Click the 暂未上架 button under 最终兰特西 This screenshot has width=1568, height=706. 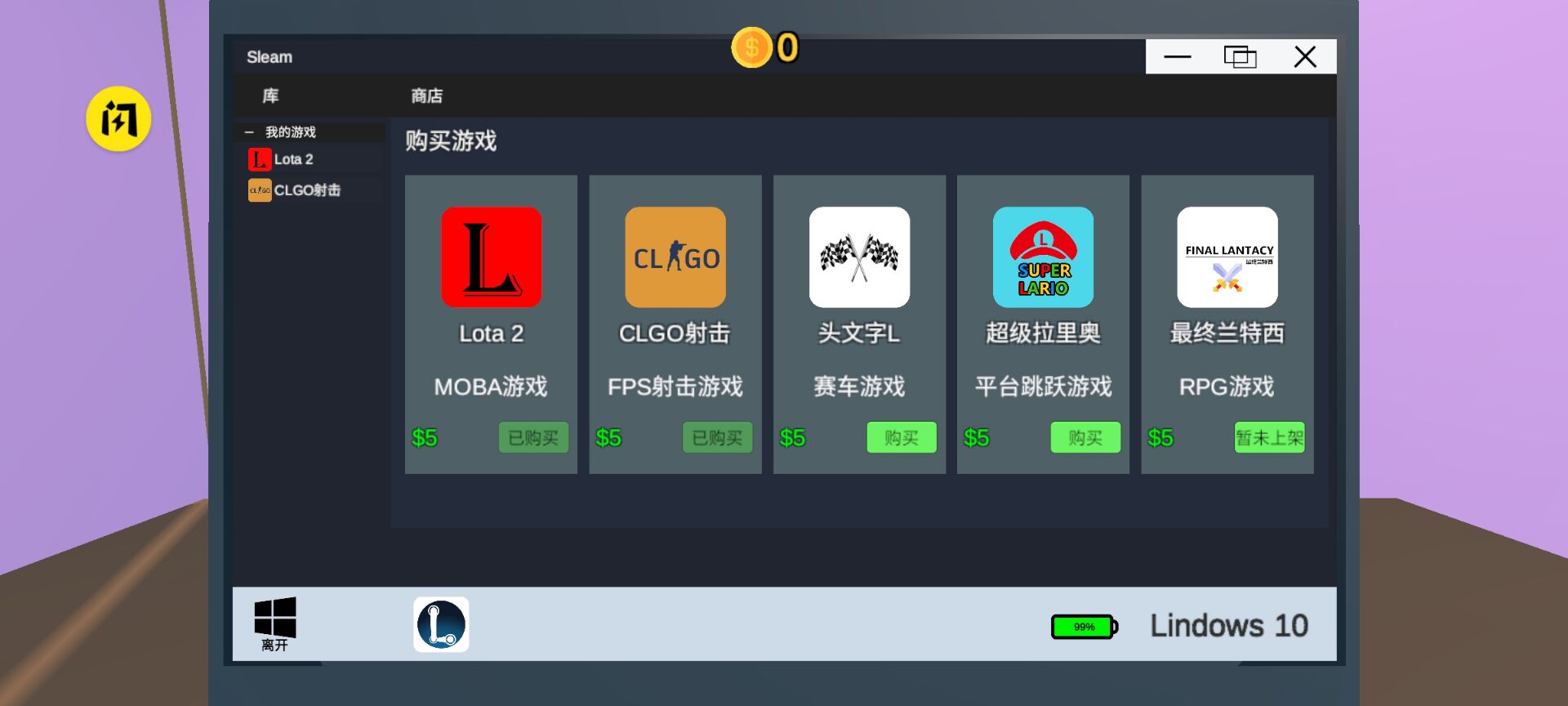tap(1268, 437)
